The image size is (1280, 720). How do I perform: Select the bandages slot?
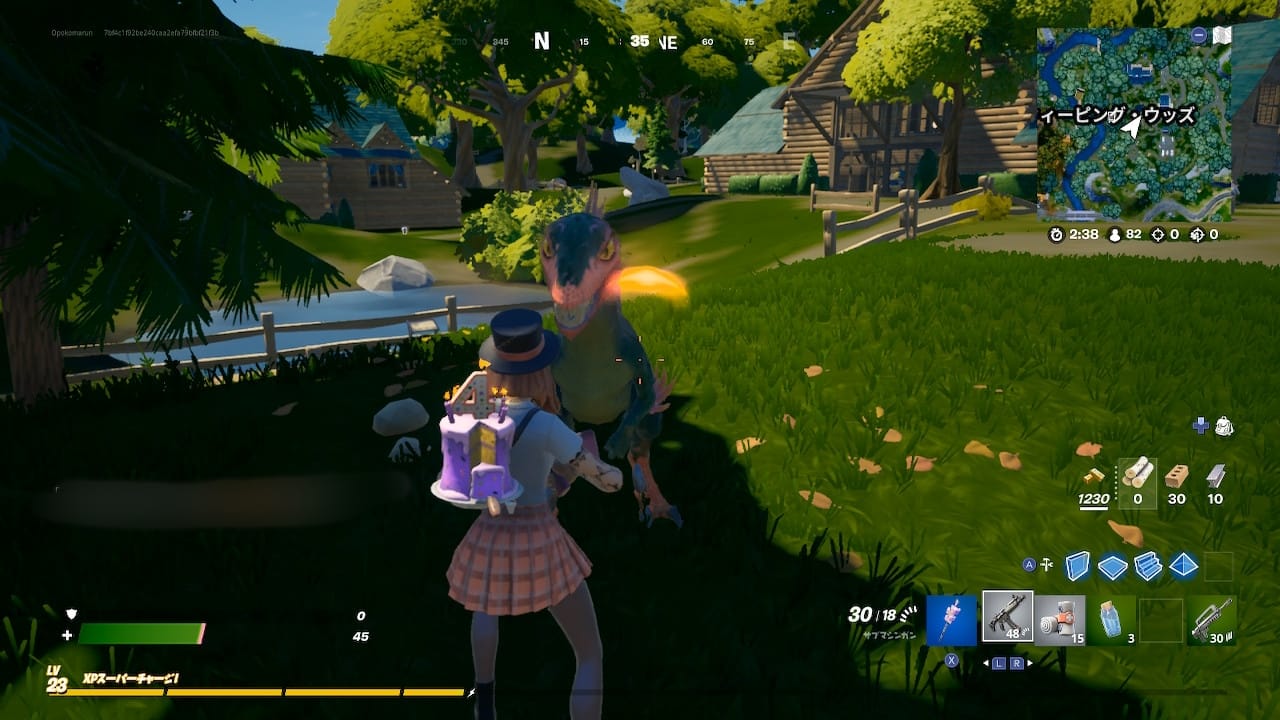1060,620
